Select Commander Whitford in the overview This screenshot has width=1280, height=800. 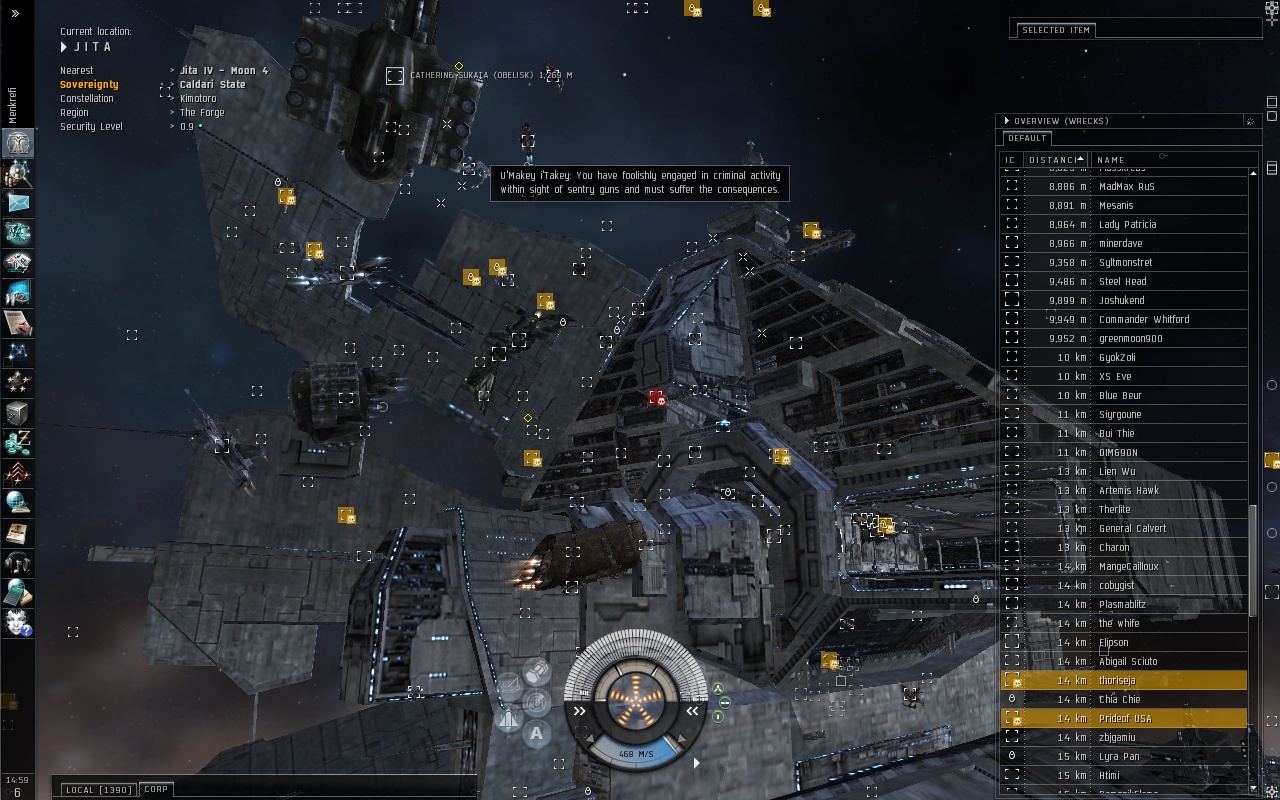1143,319
